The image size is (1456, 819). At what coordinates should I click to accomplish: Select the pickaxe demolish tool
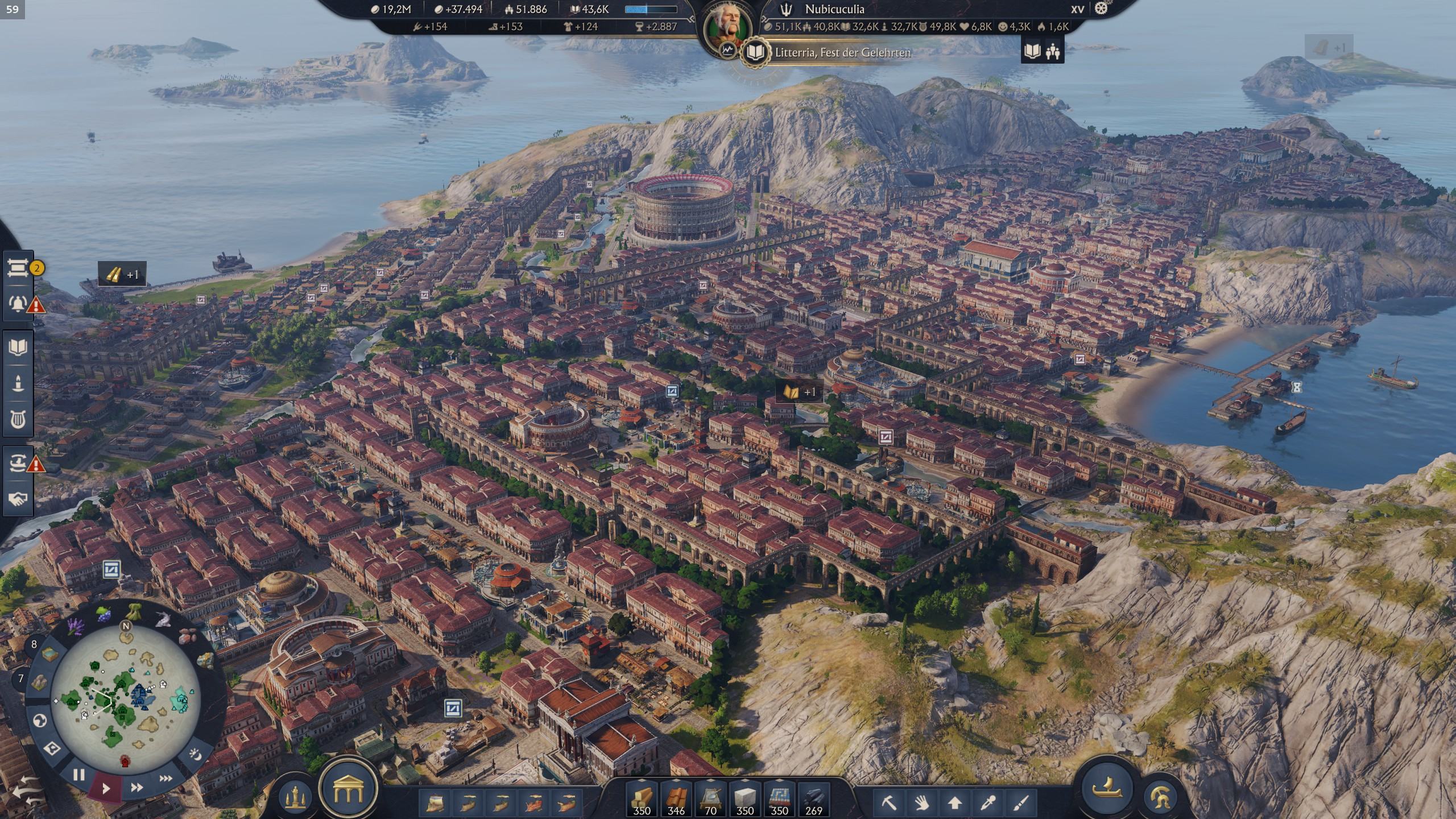pyautogui.click(x=888, y=803)
